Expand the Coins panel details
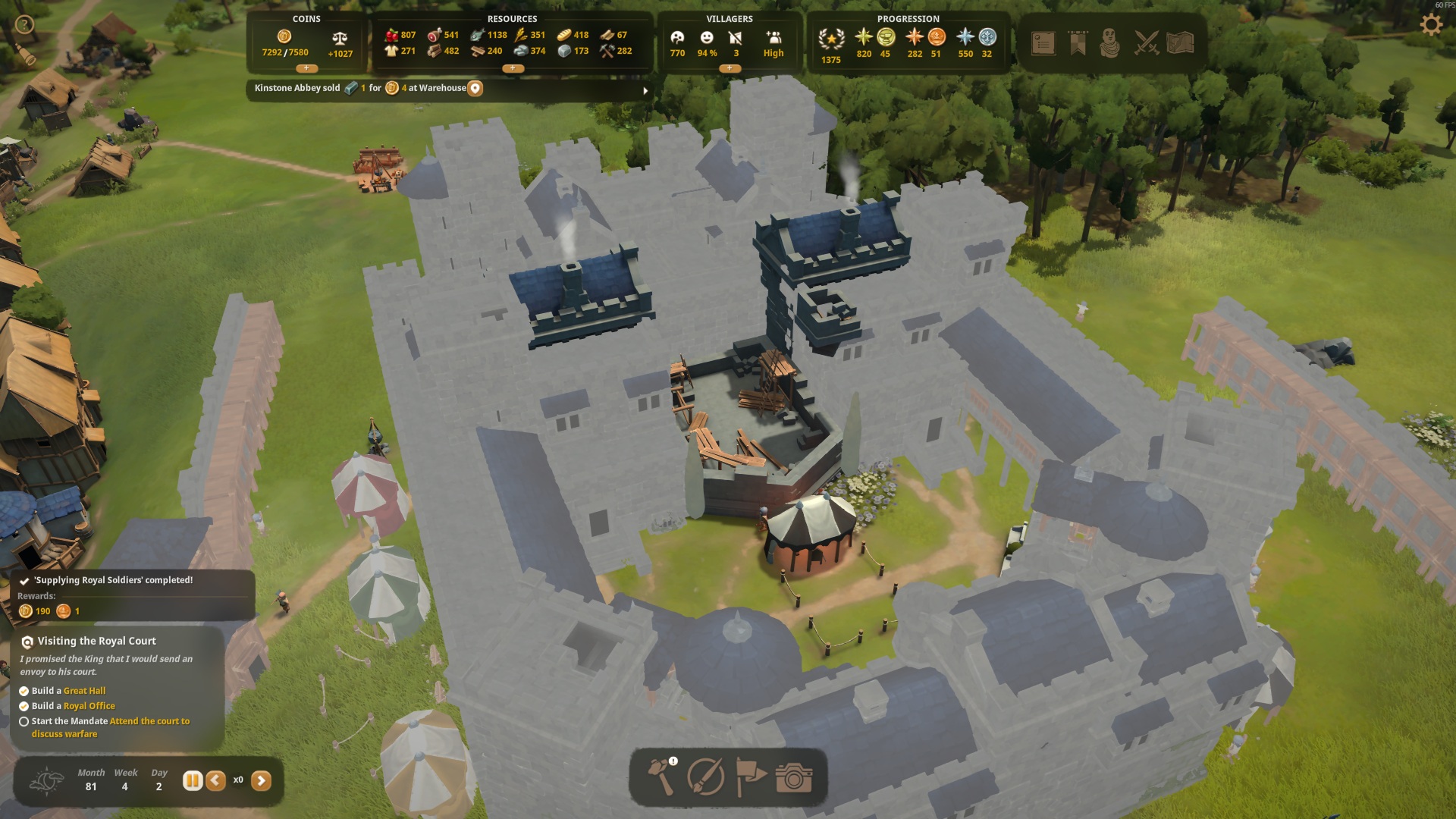Screen dimensions: 1456x819 coord(306,68)
